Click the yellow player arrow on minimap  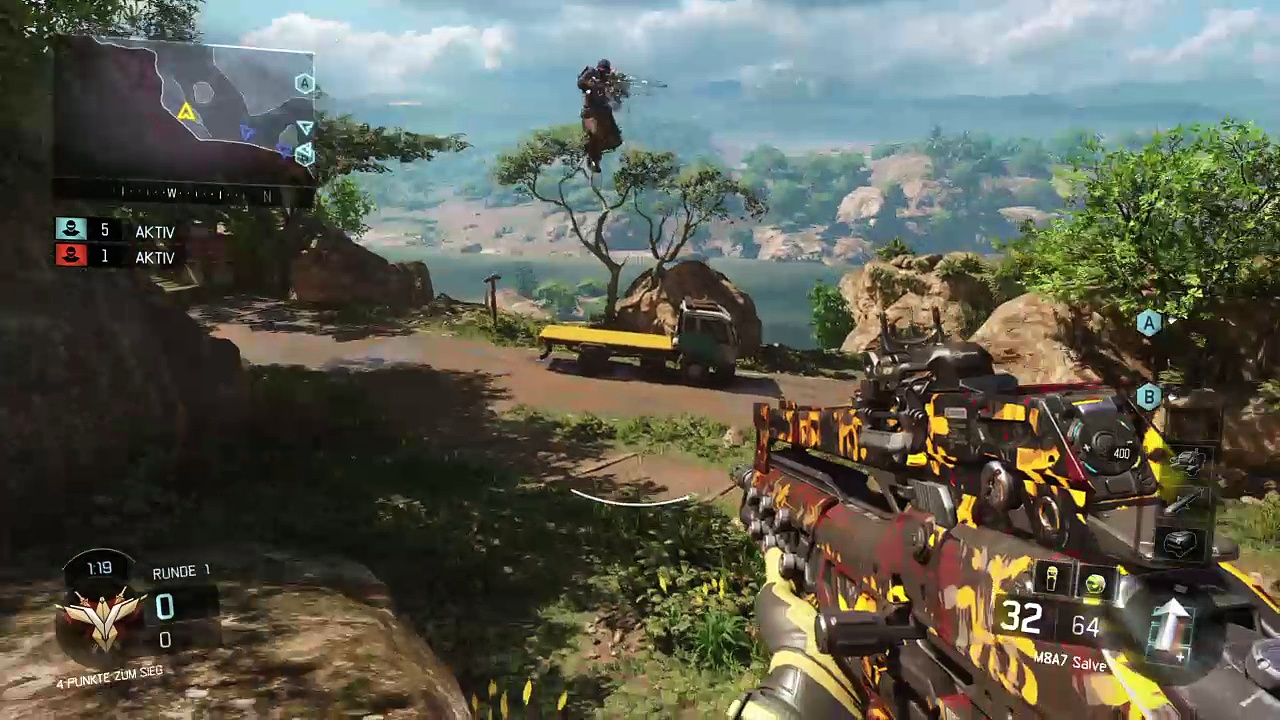pyautogui.click(x=186, y=113)
